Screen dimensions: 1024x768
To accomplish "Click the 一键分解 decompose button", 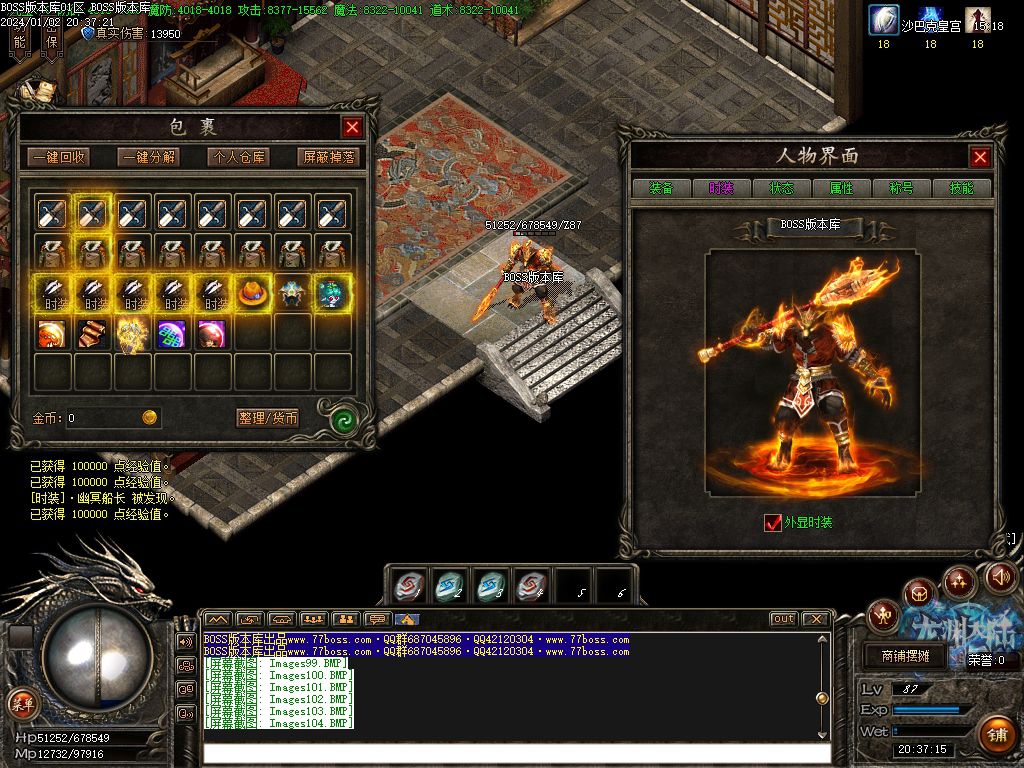I will (x=148, y=157).
